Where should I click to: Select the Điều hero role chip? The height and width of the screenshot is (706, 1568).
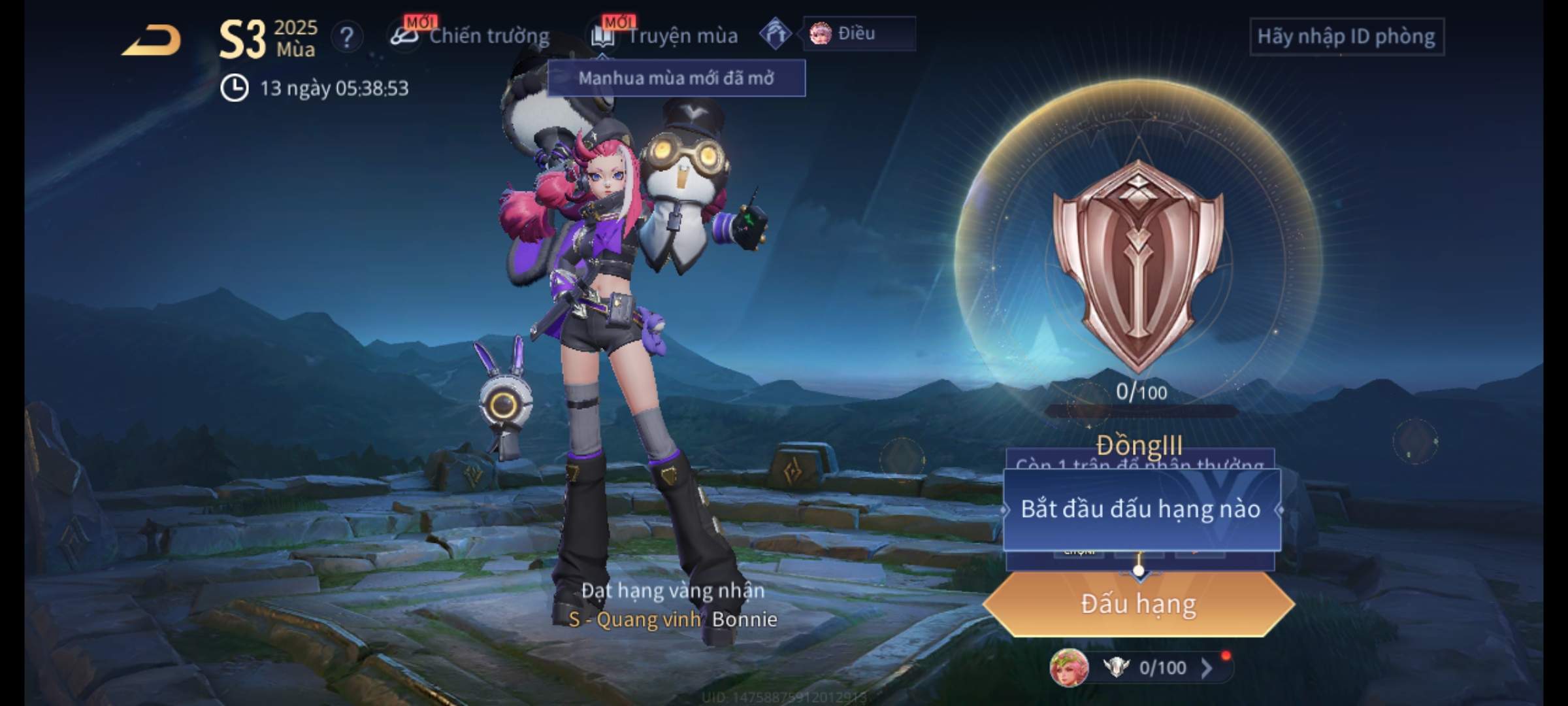(857, 34)
